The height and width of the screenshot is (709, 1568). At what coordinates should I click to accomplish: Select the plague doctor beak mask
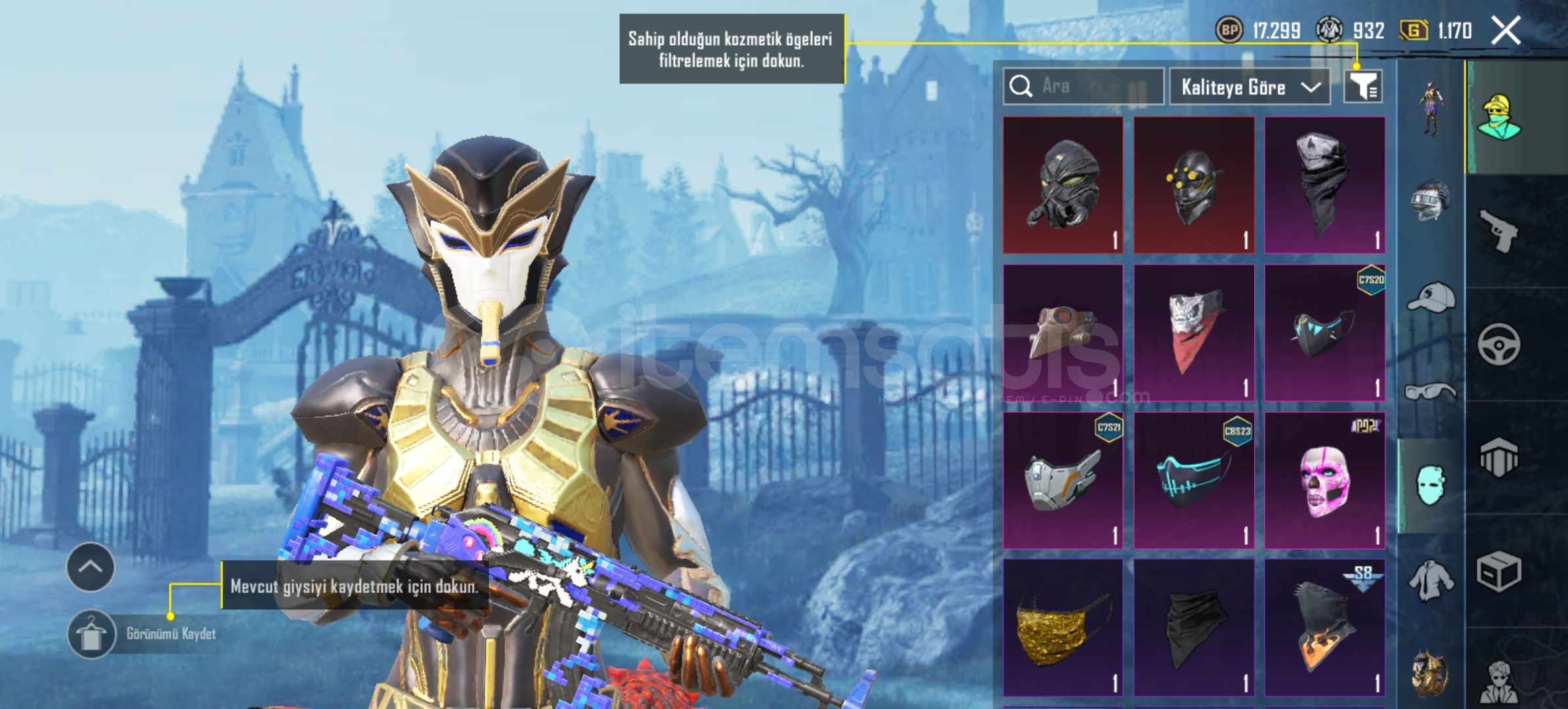click(x=1063, y=332)
